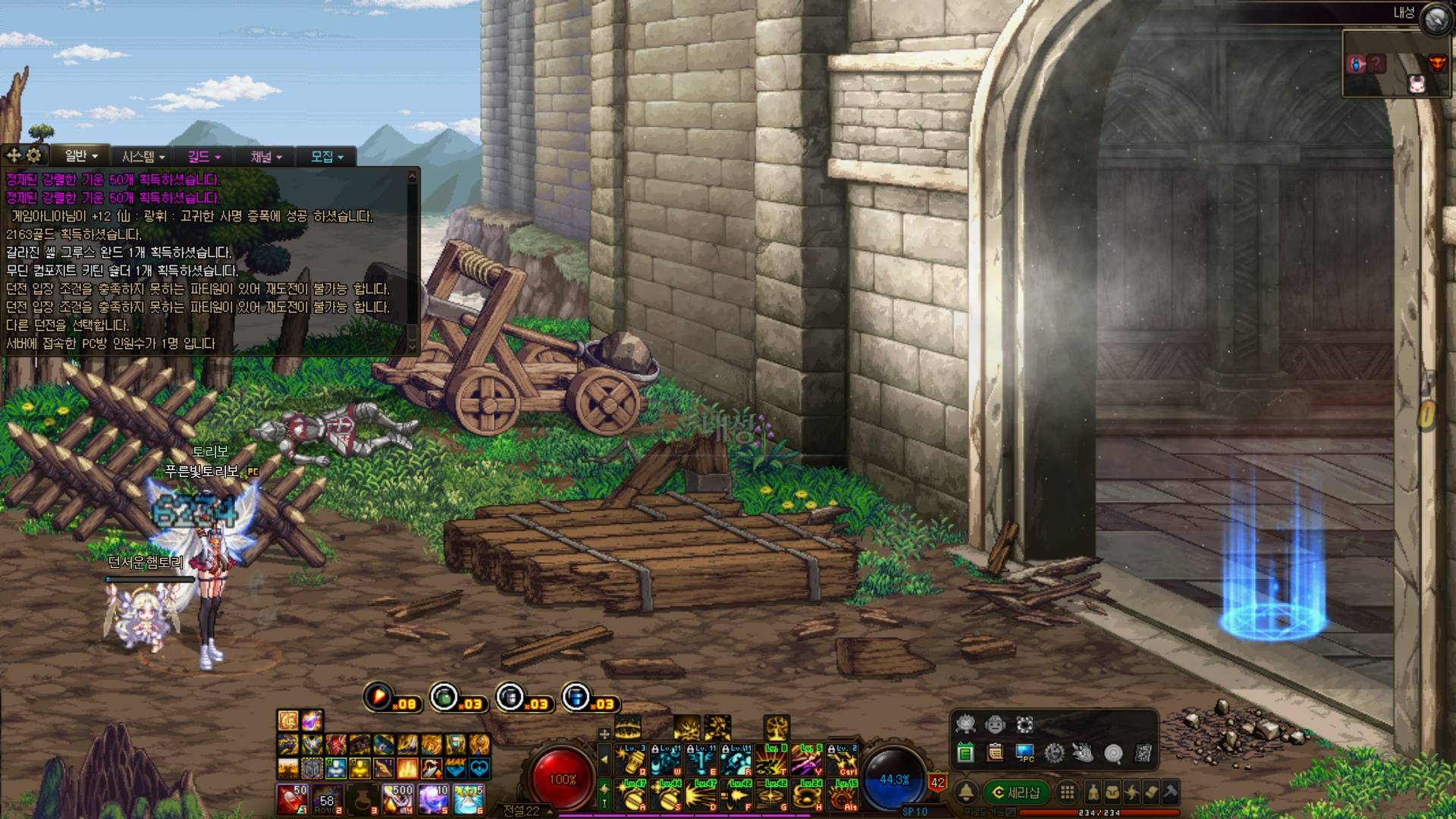
Task: Open the nine-dot grid menu button
Action: point(1067,792)
